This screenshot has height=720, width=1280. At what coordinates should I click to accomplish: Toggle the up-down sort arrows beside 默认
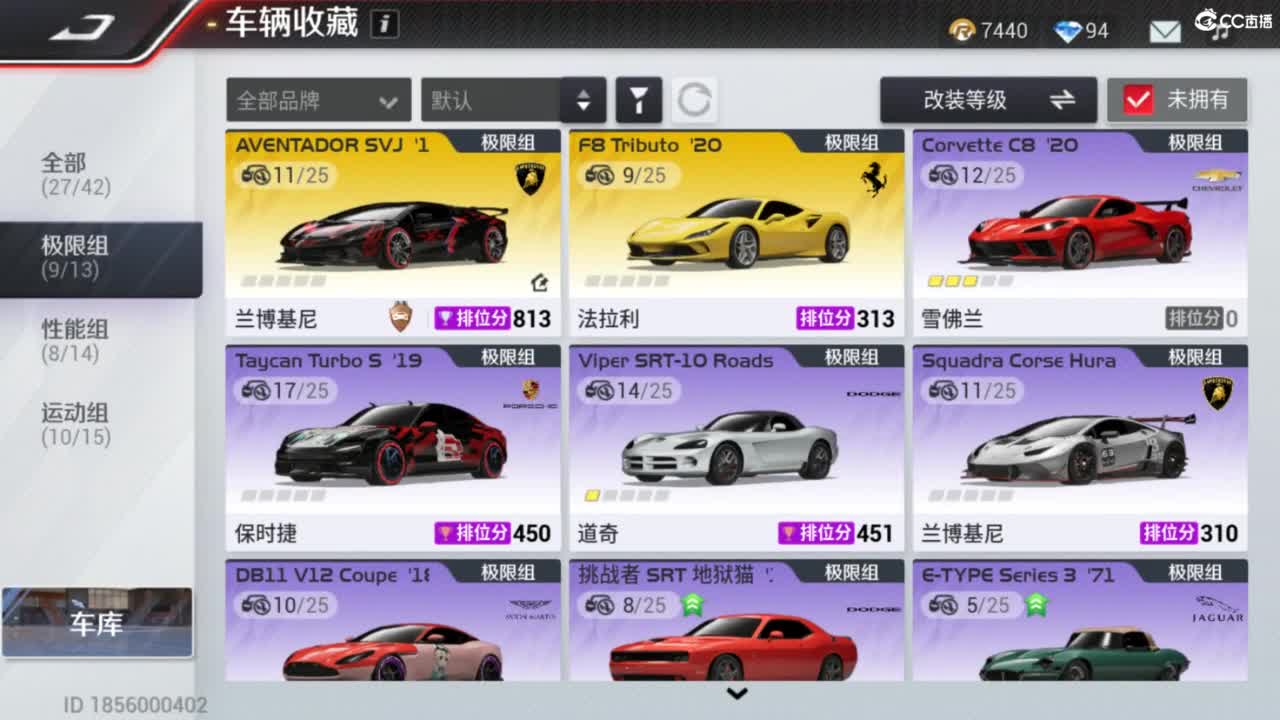point(584,100)
